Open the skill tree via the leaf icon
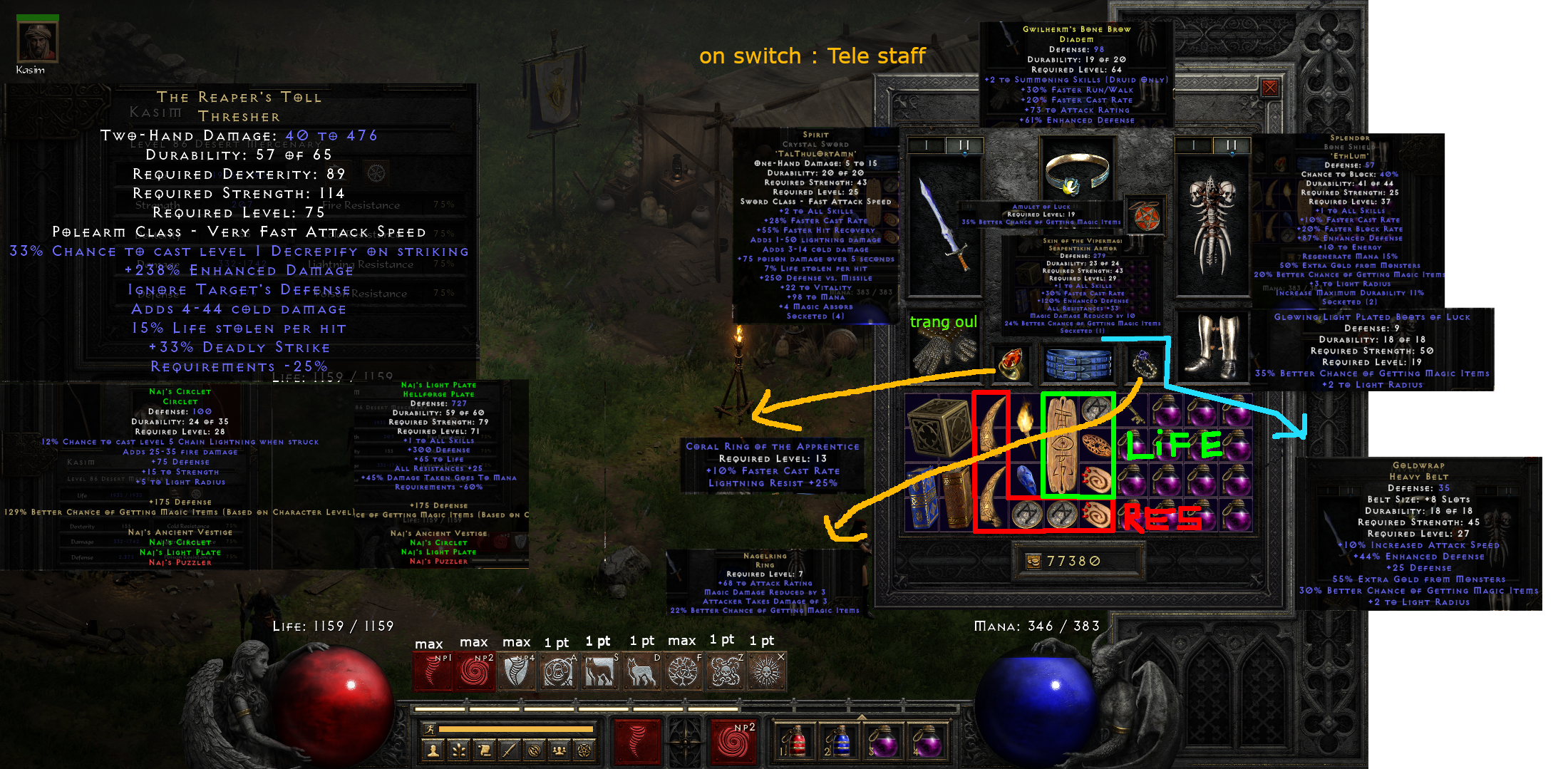Viewport: 1568px width, 769px height. click(x=458, y=750)
